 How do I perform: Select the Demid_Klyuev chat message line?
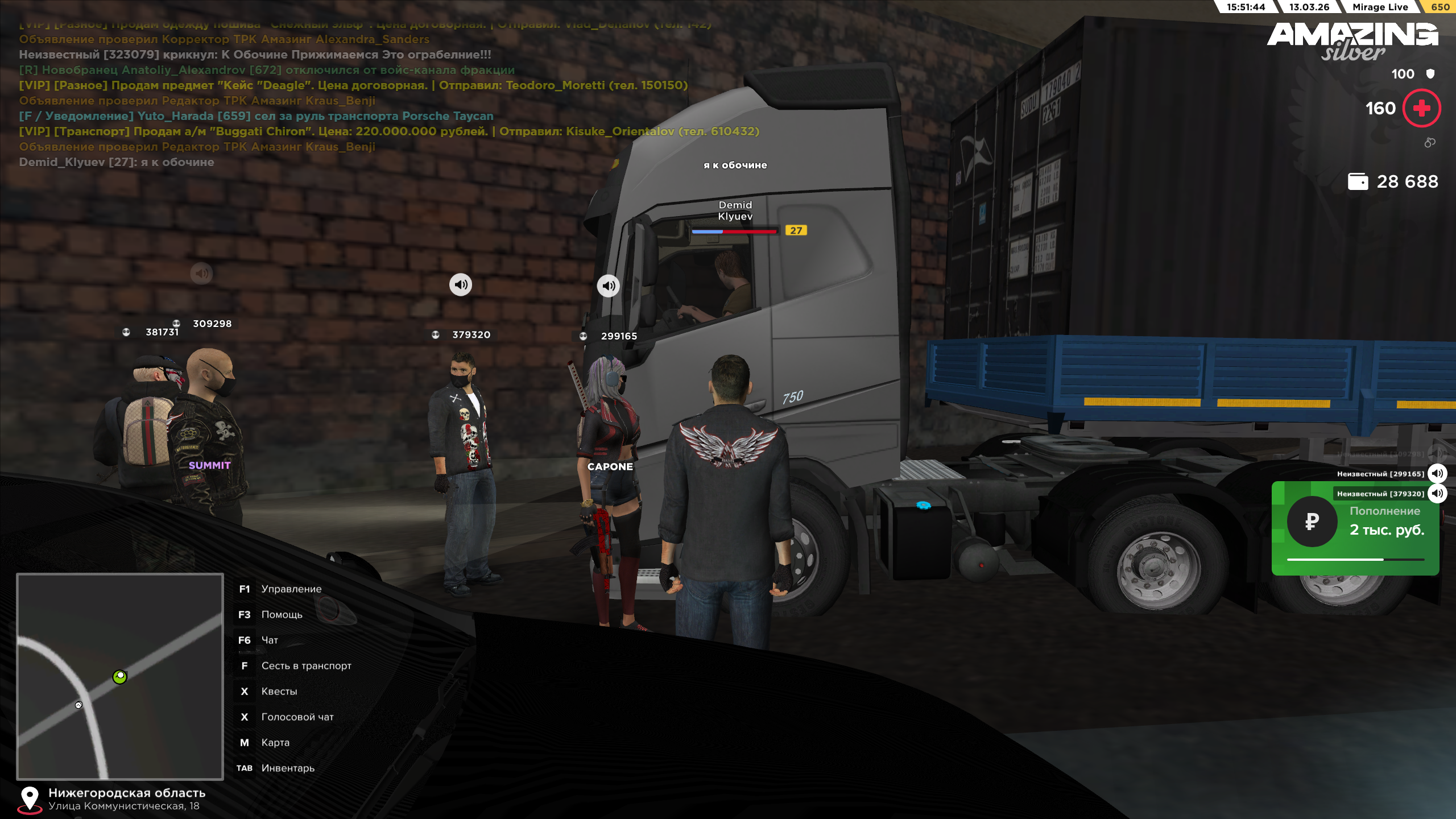(117, 162)
